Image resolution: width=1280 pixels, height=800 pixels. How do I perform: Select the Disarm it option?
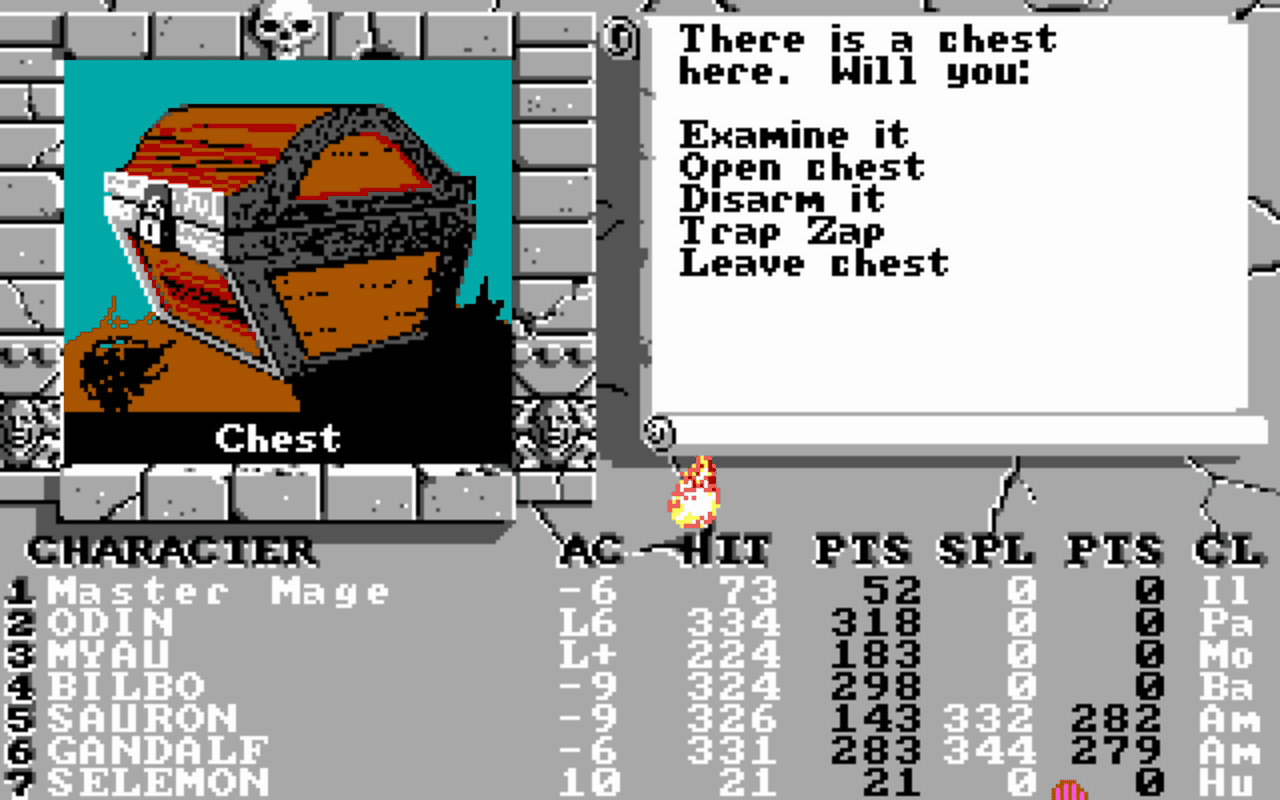point(780,199)
